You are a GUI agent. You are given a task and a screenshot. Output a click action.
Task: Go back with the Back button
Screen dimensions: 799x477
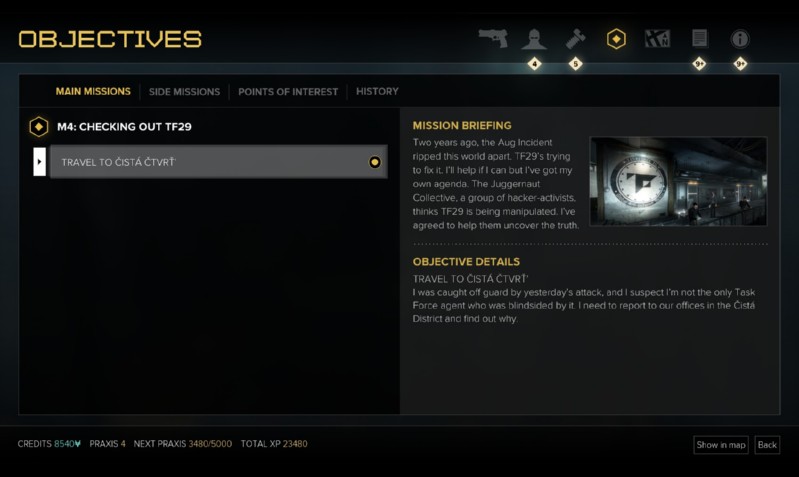[767, 445]
